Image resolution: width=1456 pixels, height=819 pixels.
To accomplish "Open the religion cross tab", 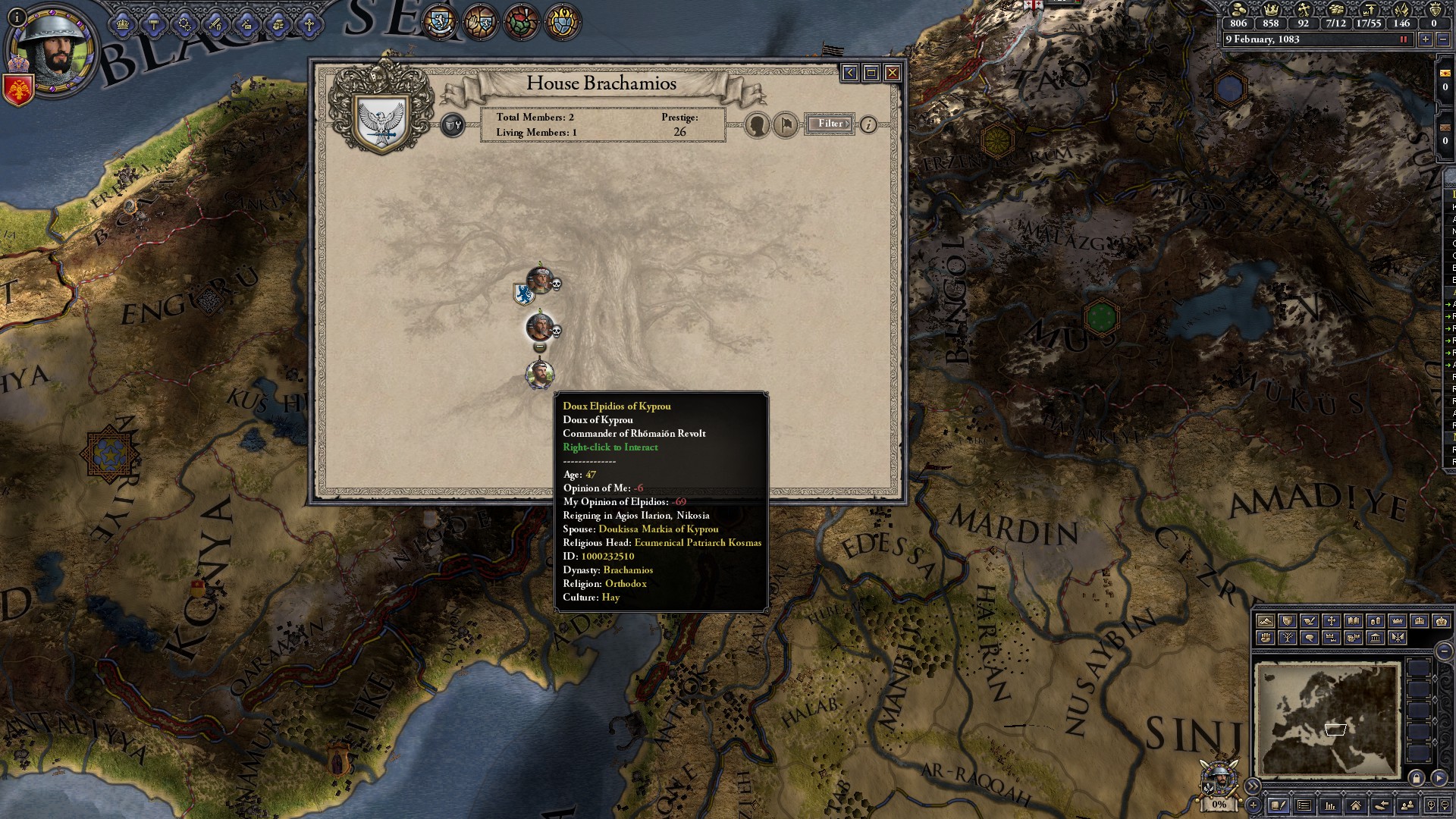I will [x=309, y=25].
